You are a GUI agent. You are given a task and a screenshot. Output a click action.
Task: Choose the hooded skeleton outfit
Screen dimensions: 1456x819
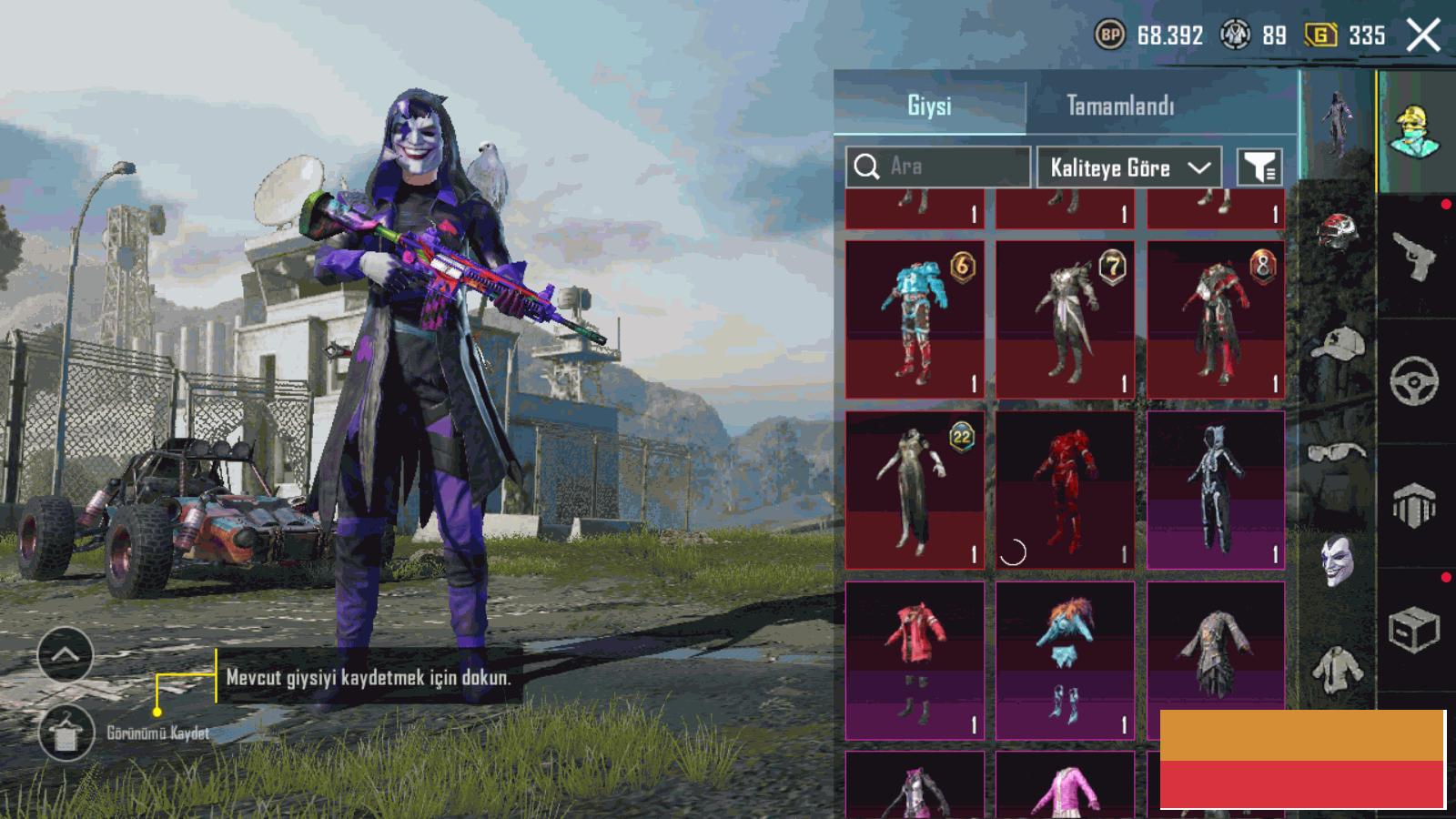[1216, 490]
